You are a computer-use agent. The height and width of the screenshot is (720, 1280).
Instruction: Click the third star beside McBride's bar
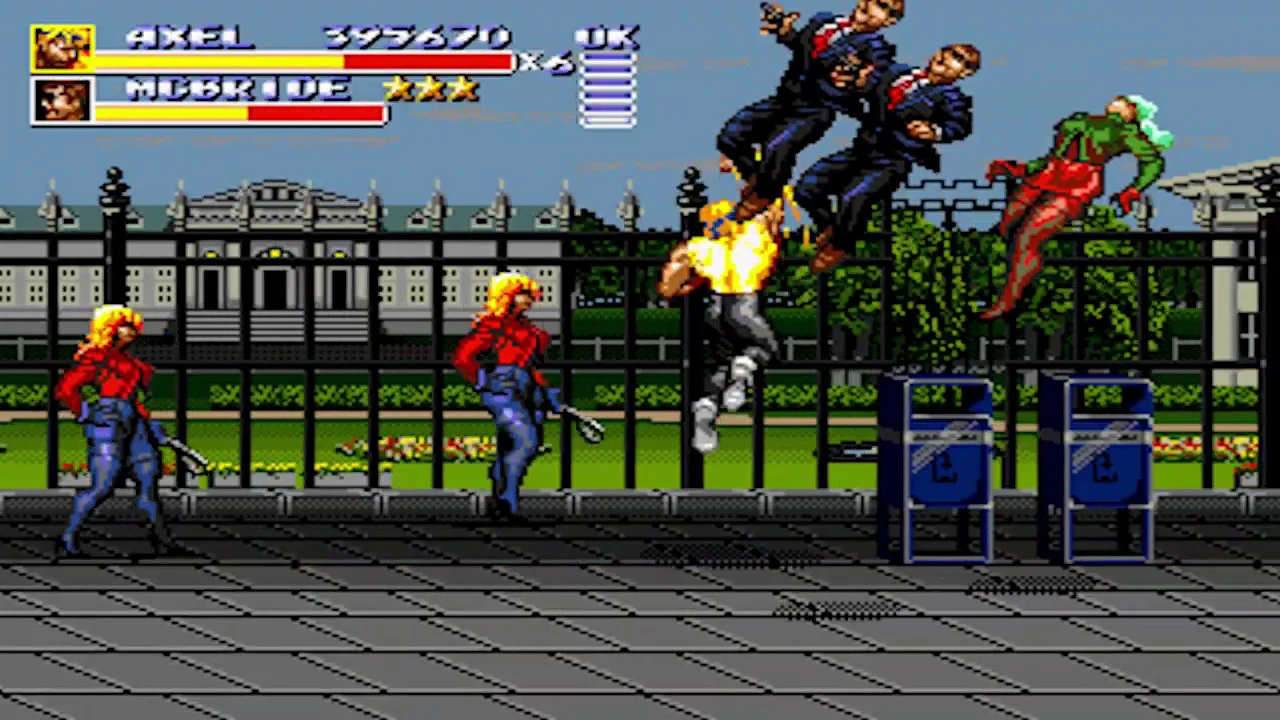click(465, 89)
